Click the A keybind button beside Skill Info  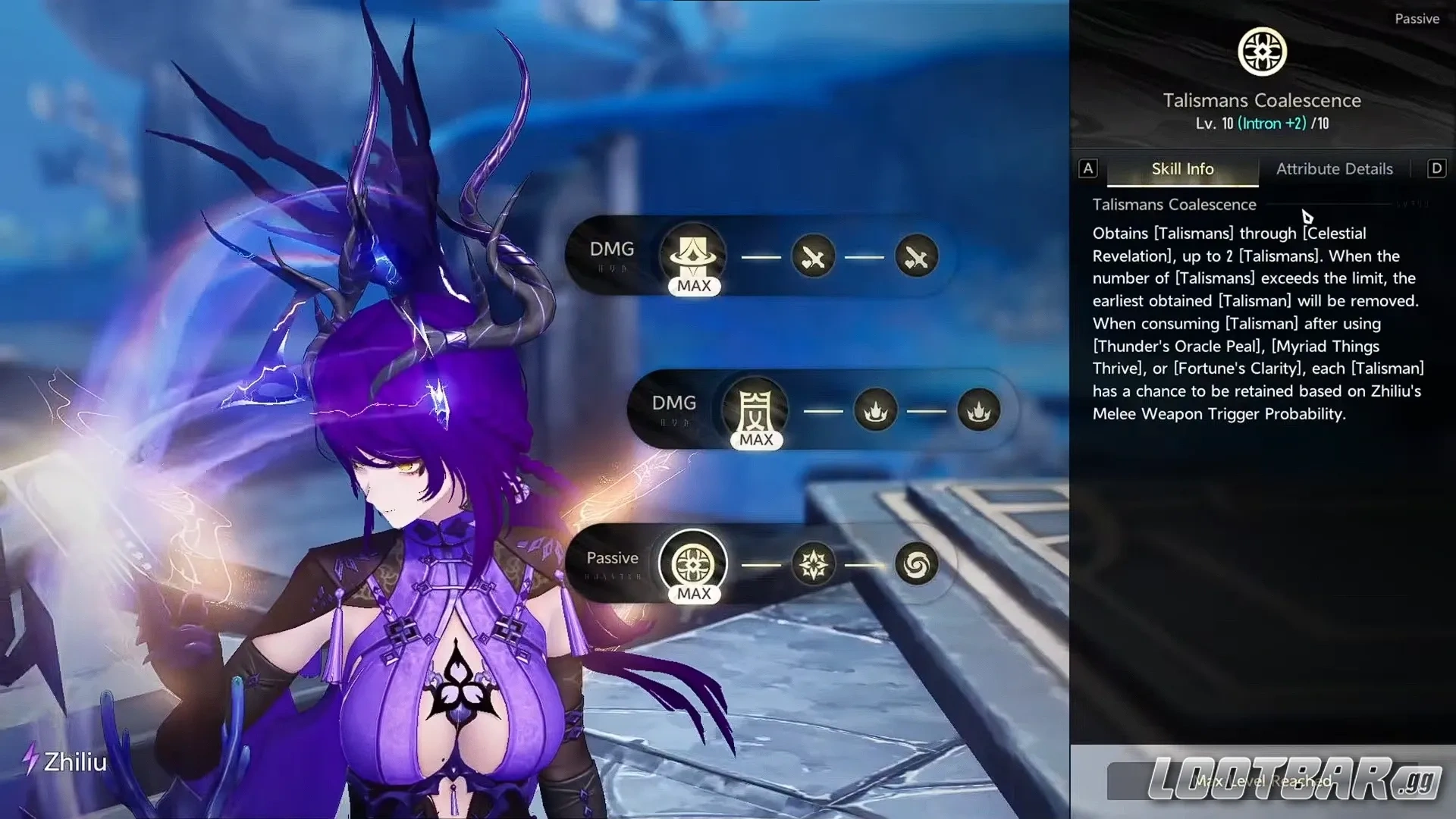[x=1088, y=168]
